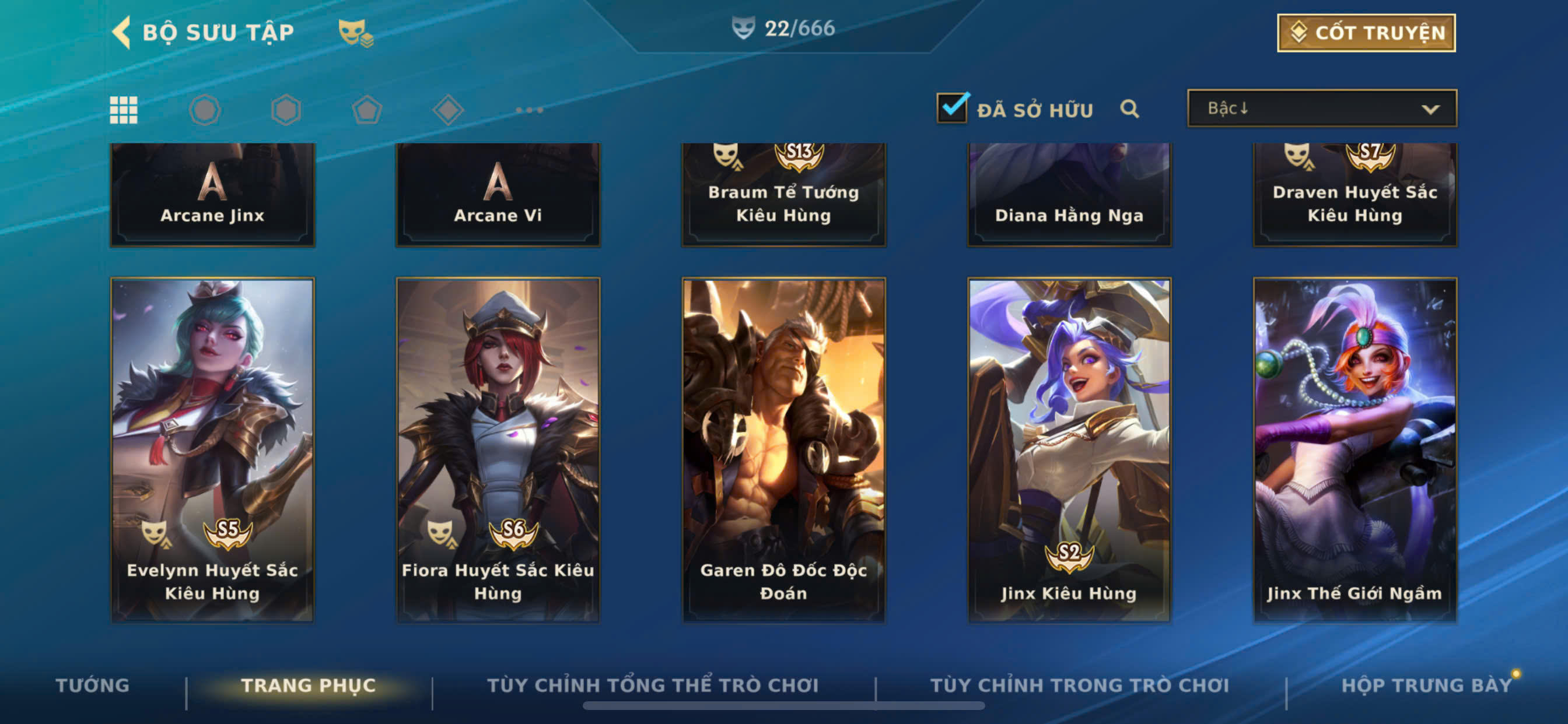
Task: Open the Hộp Trưng Bày tab
Action: tap(1426, 685)
